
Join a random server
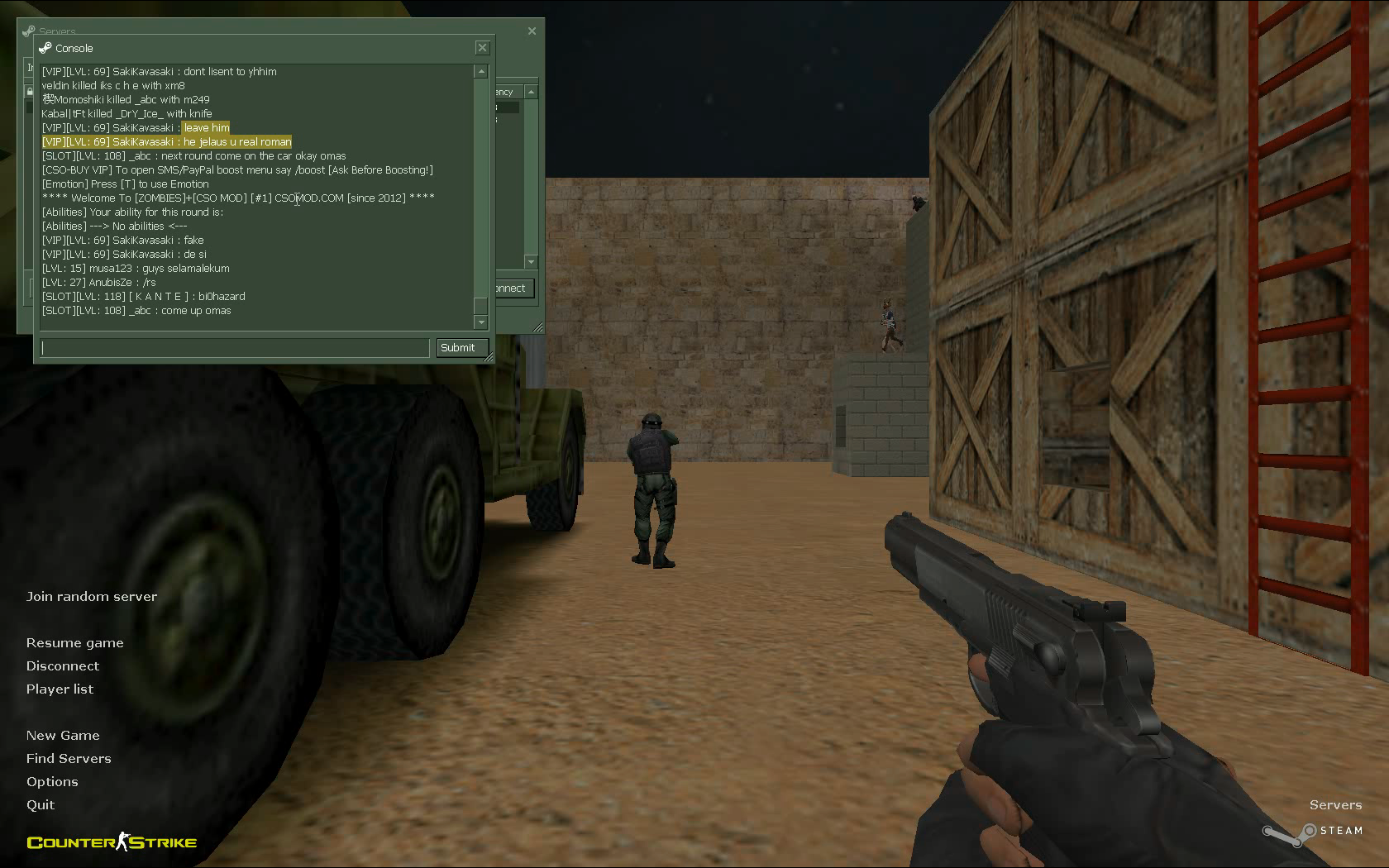[x=91, y=597]
